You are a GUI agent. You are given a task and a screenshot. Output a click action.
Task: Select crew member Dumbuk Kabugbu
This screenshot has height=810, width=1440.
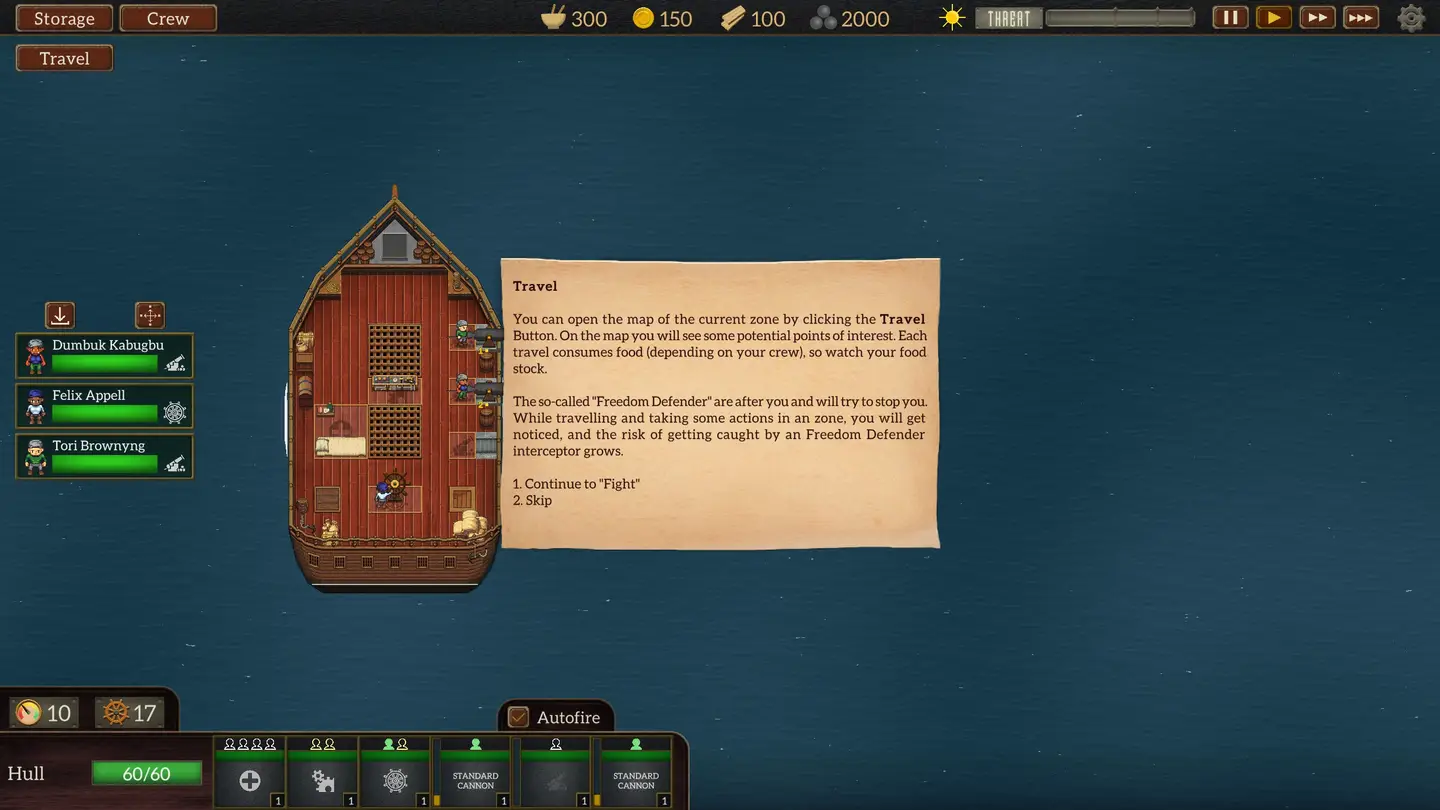pos(104,356)
